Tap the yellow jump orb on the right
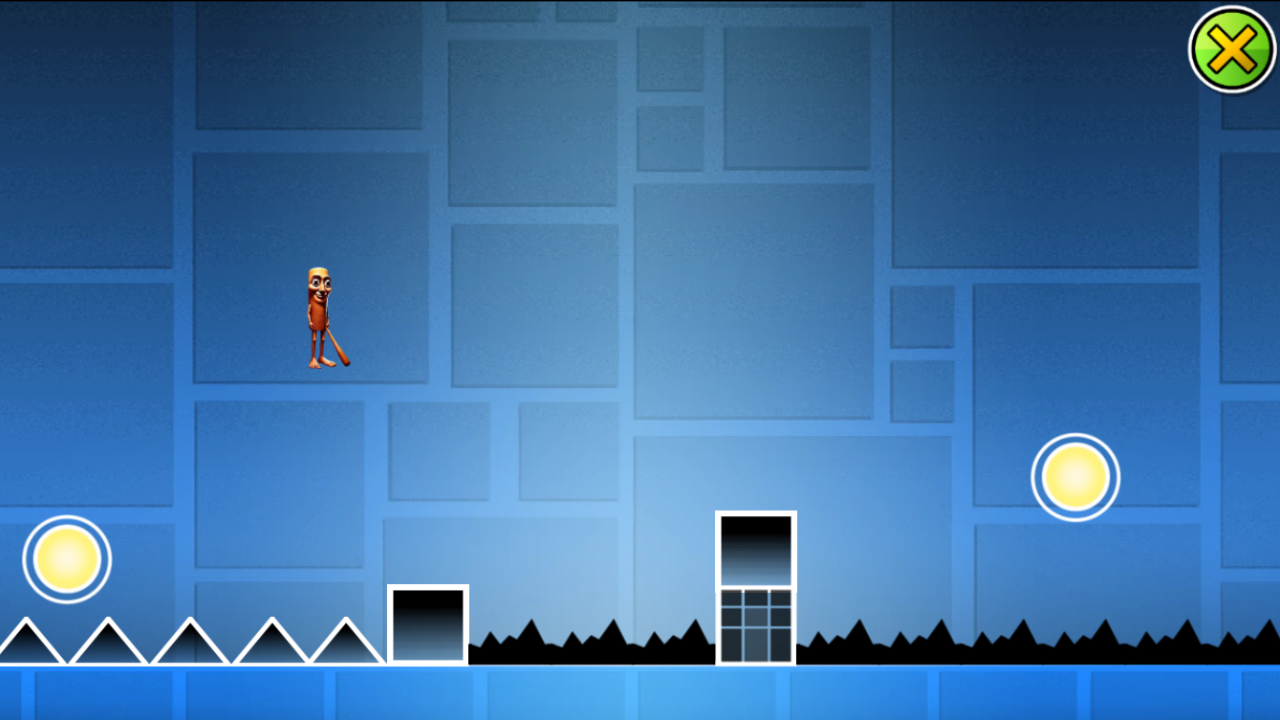This screenshot has height=720, width=1280. coord(1075,477)
